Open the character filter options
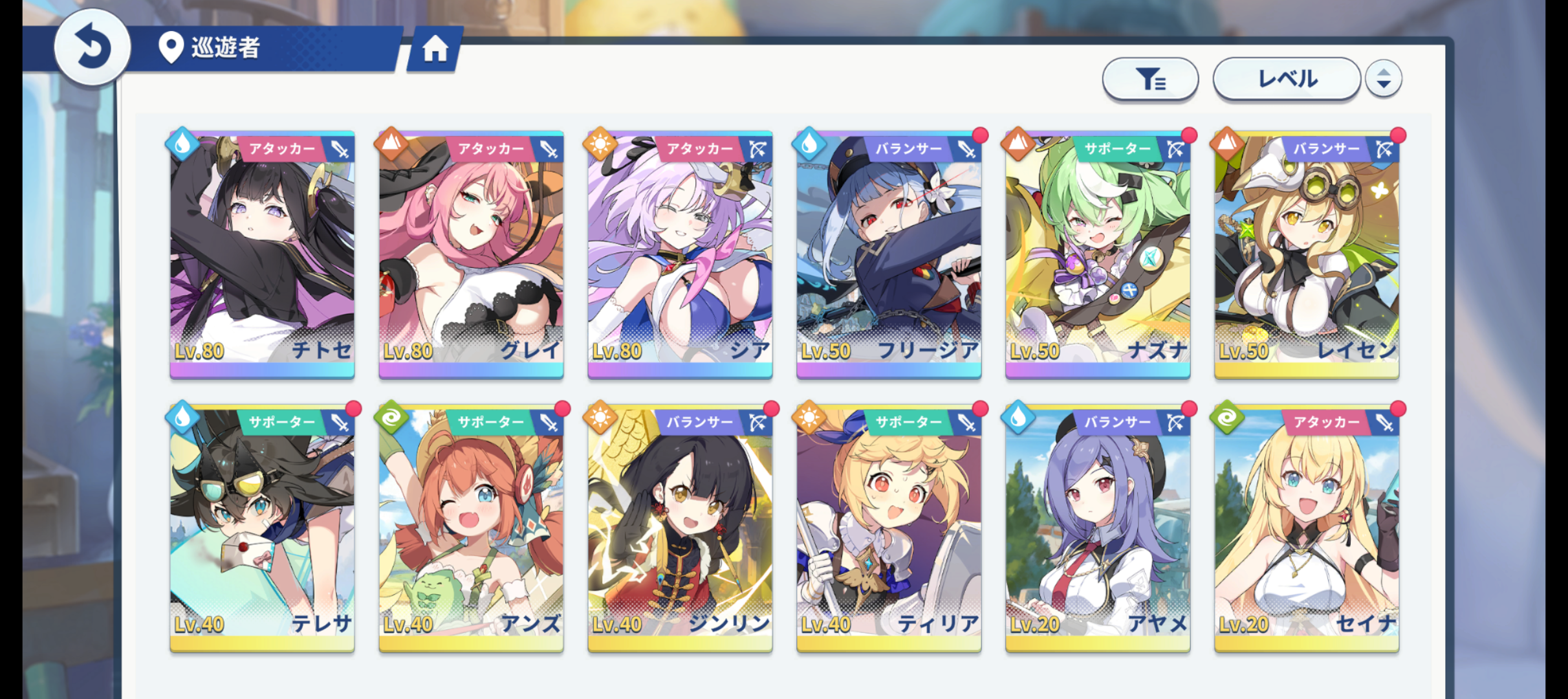Viewport: 1568px width, 699px height. coord(1150,79)
